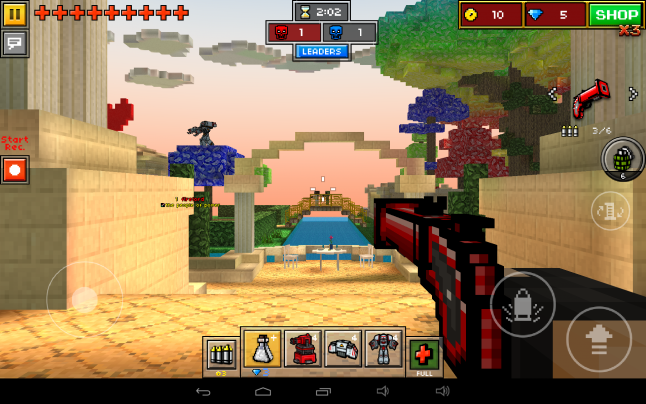Throw a grenade using the grenade icon
Screen dimensions: 646x404
pyautogui.click(x=621, y=158)
